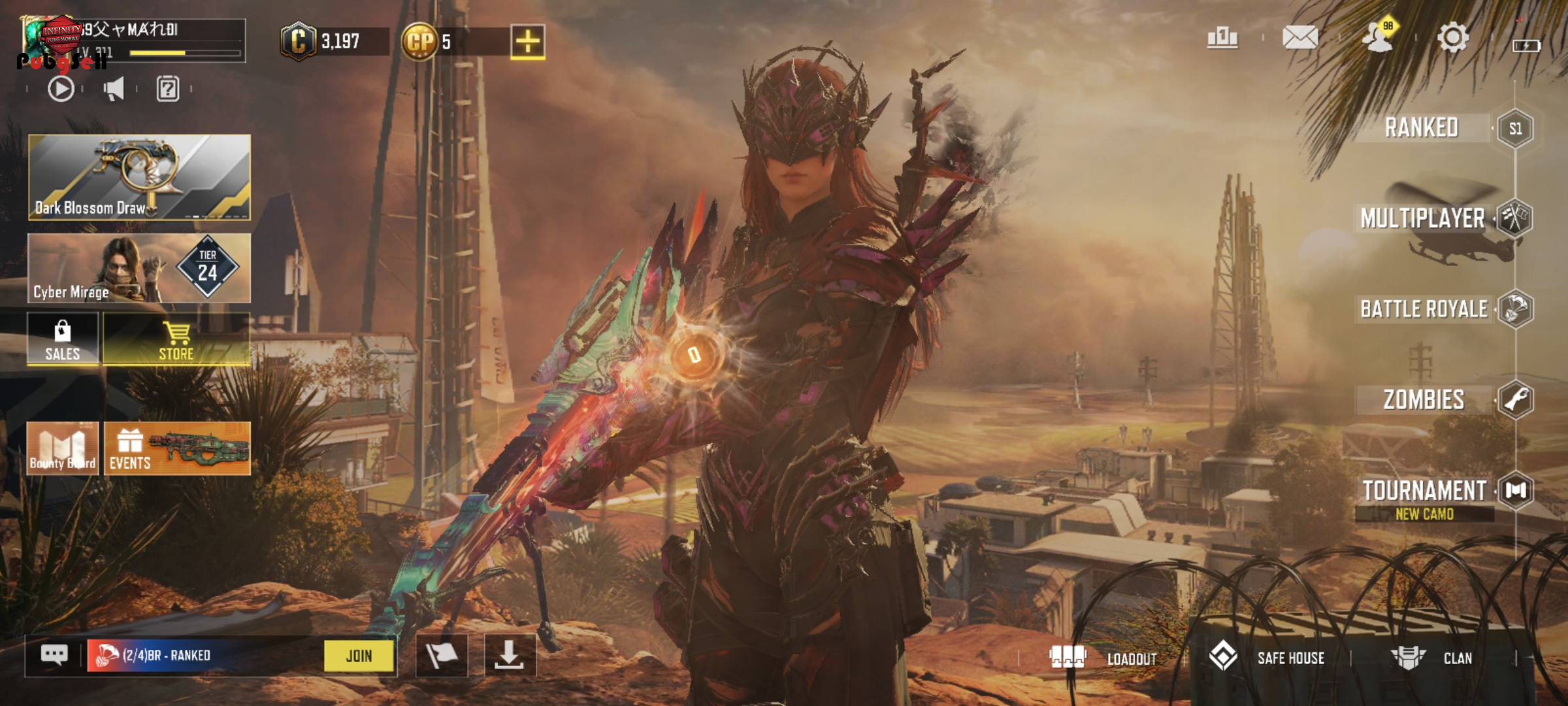This screenshot has height=706, width=1568.
Task: Show the Events page
Action: [176, 448]
